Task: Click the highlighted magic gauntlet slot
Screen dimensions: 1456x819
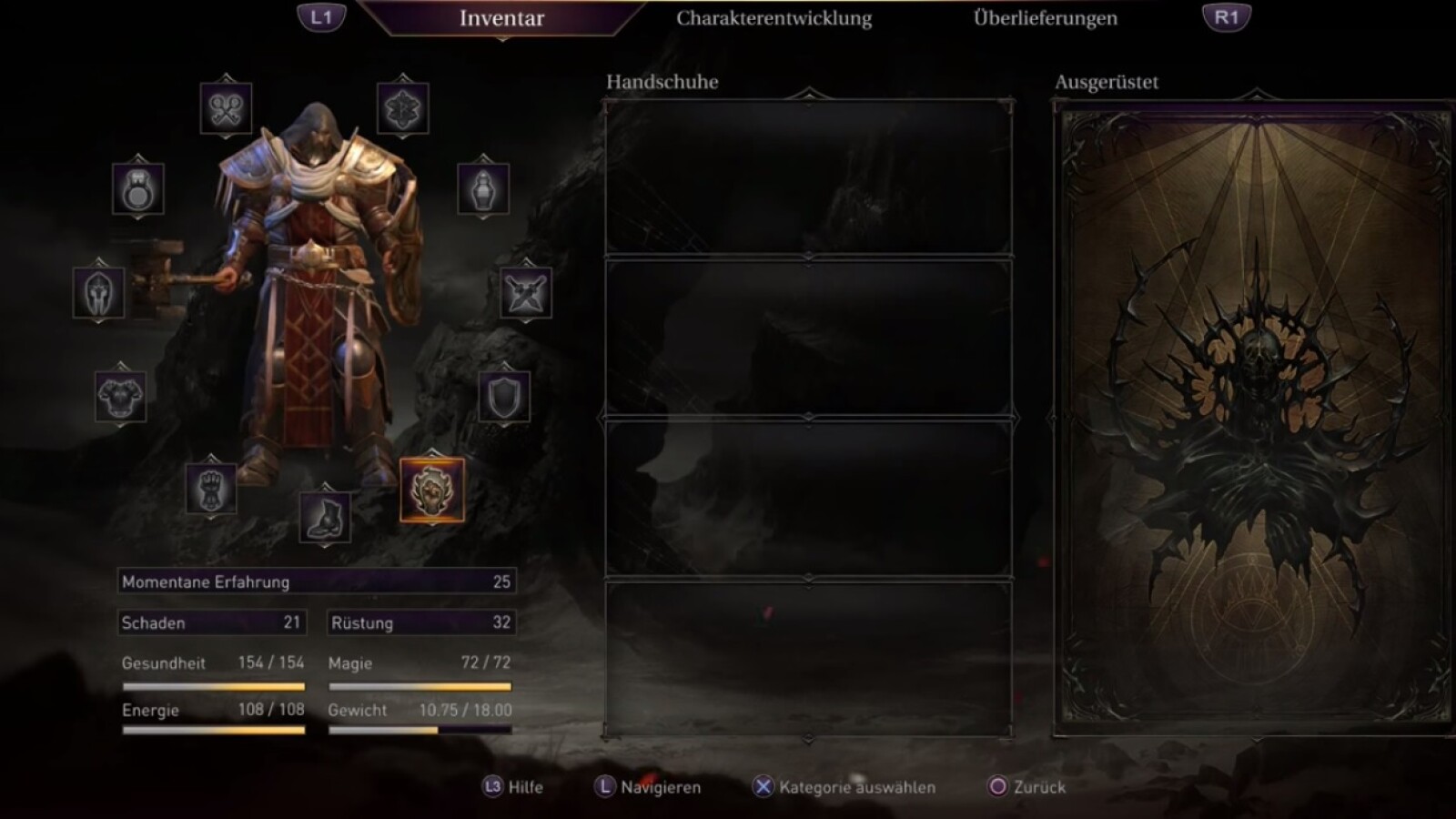Action: pos(432,490)
